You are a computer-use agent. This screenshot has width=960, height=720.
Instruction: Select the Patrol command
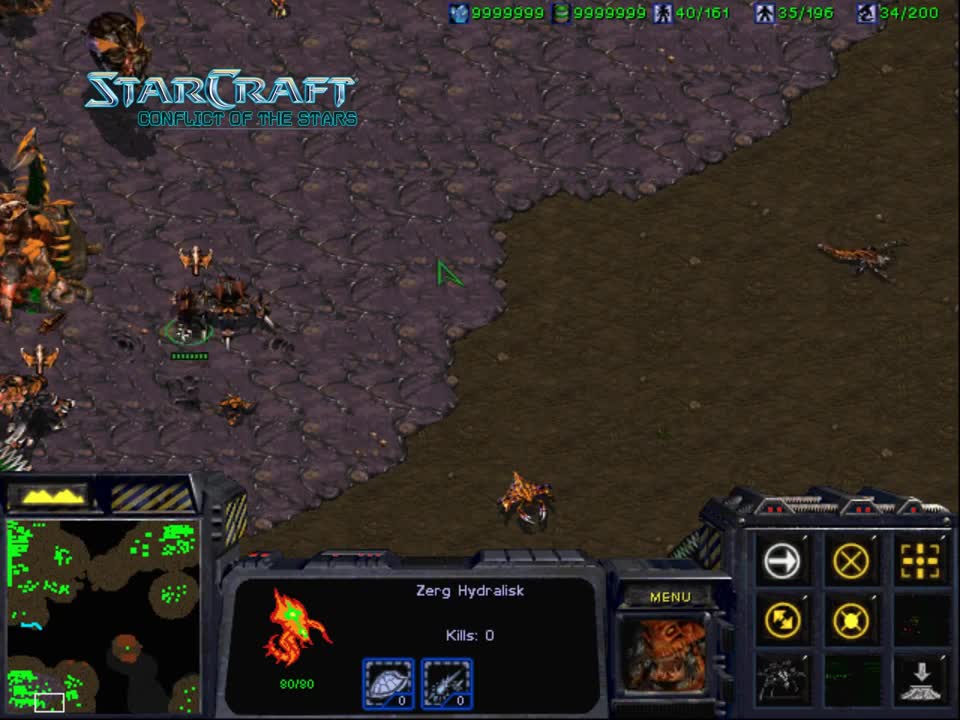click(x=782, y=621)
